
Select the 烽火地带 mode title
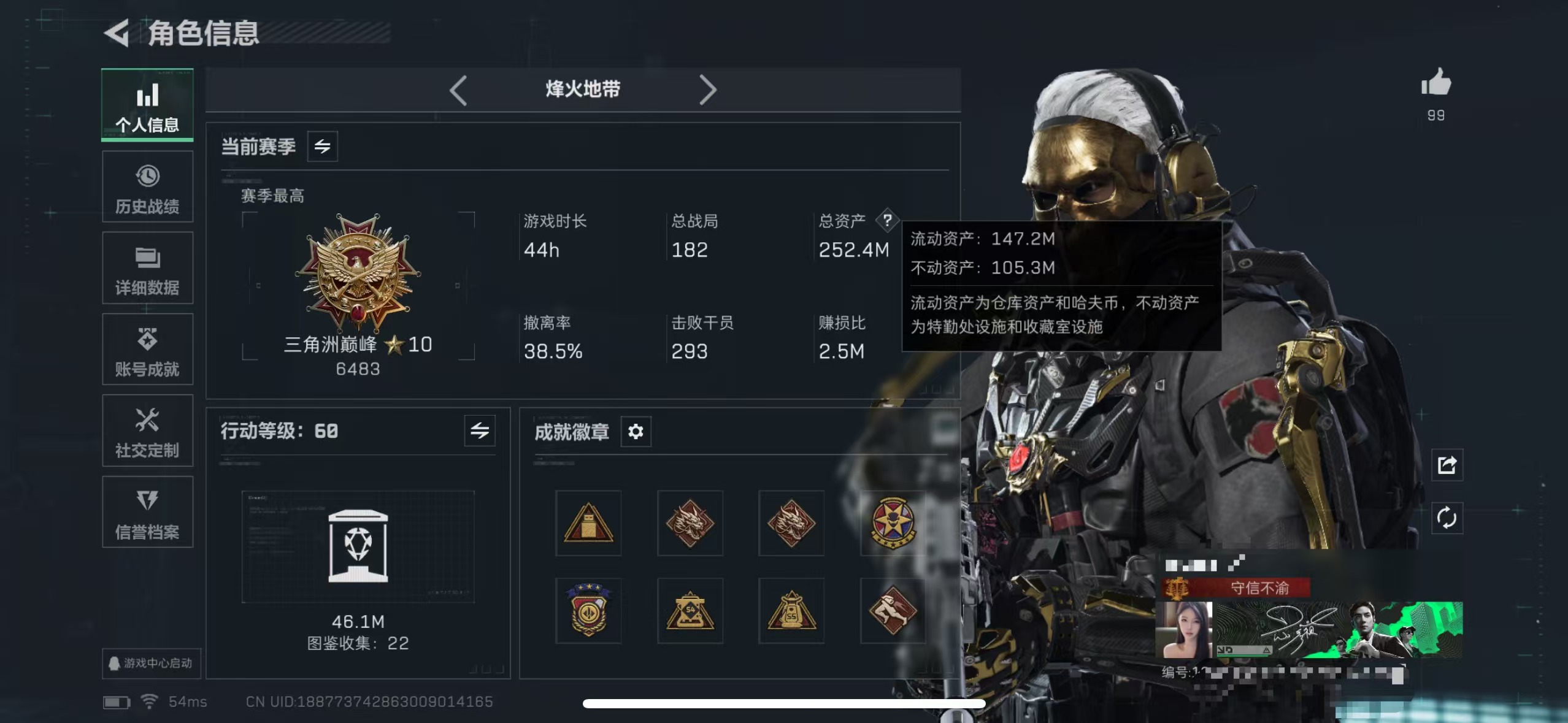click(x=583, y=90)
